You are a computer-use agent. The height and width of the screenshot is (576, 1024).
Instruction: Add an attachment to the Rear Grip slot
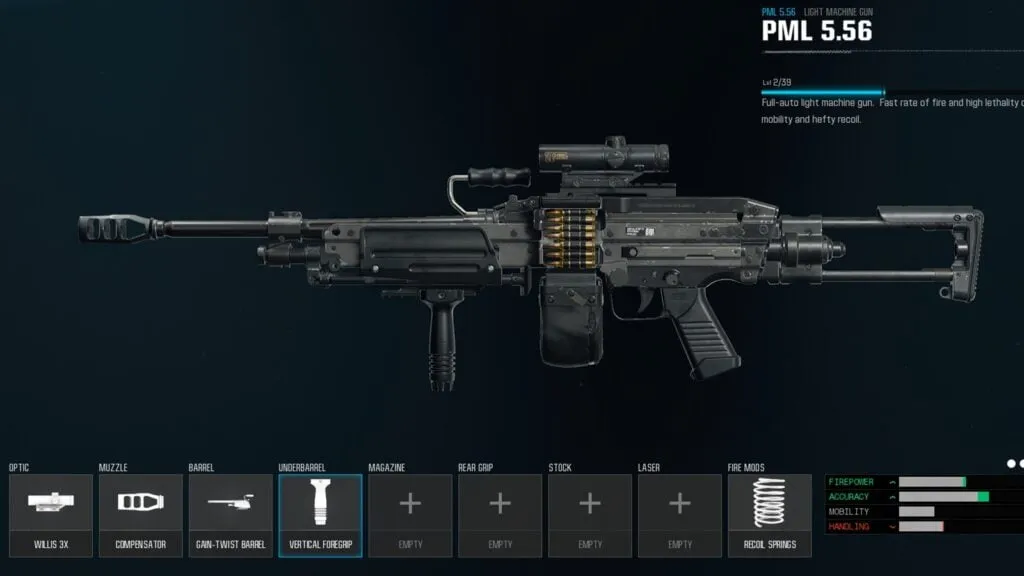(x=500, y=515)
